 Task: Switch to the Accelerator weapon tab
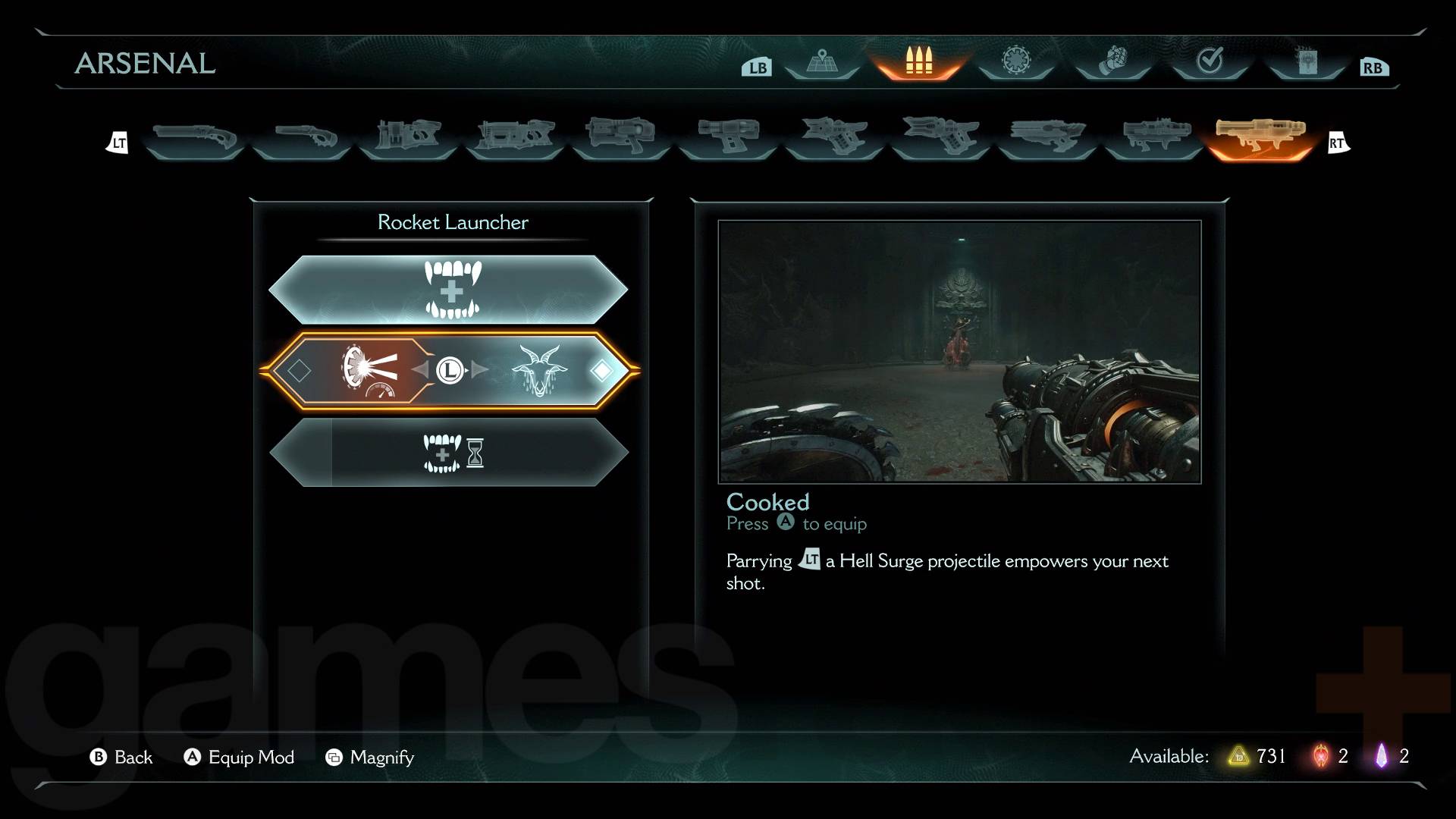[622, 137]
